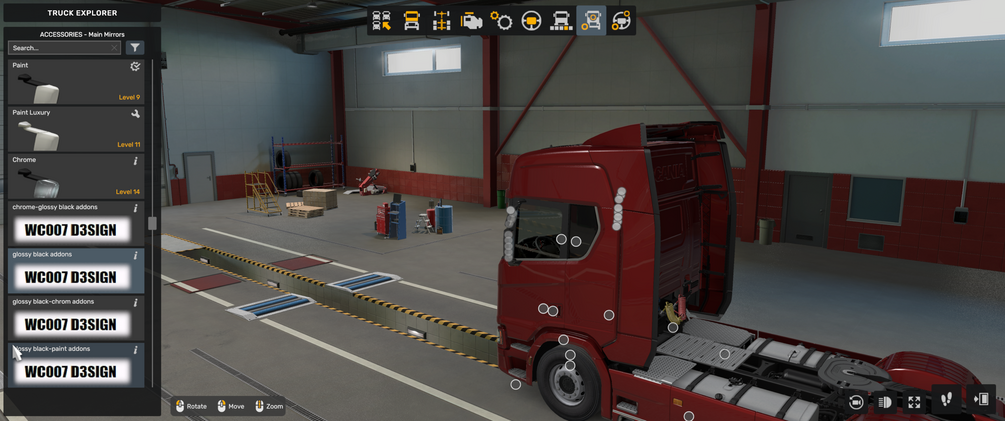Open the transmission gears category
Viewport: 1005px width, 421px height.
[x=501, y=21]
